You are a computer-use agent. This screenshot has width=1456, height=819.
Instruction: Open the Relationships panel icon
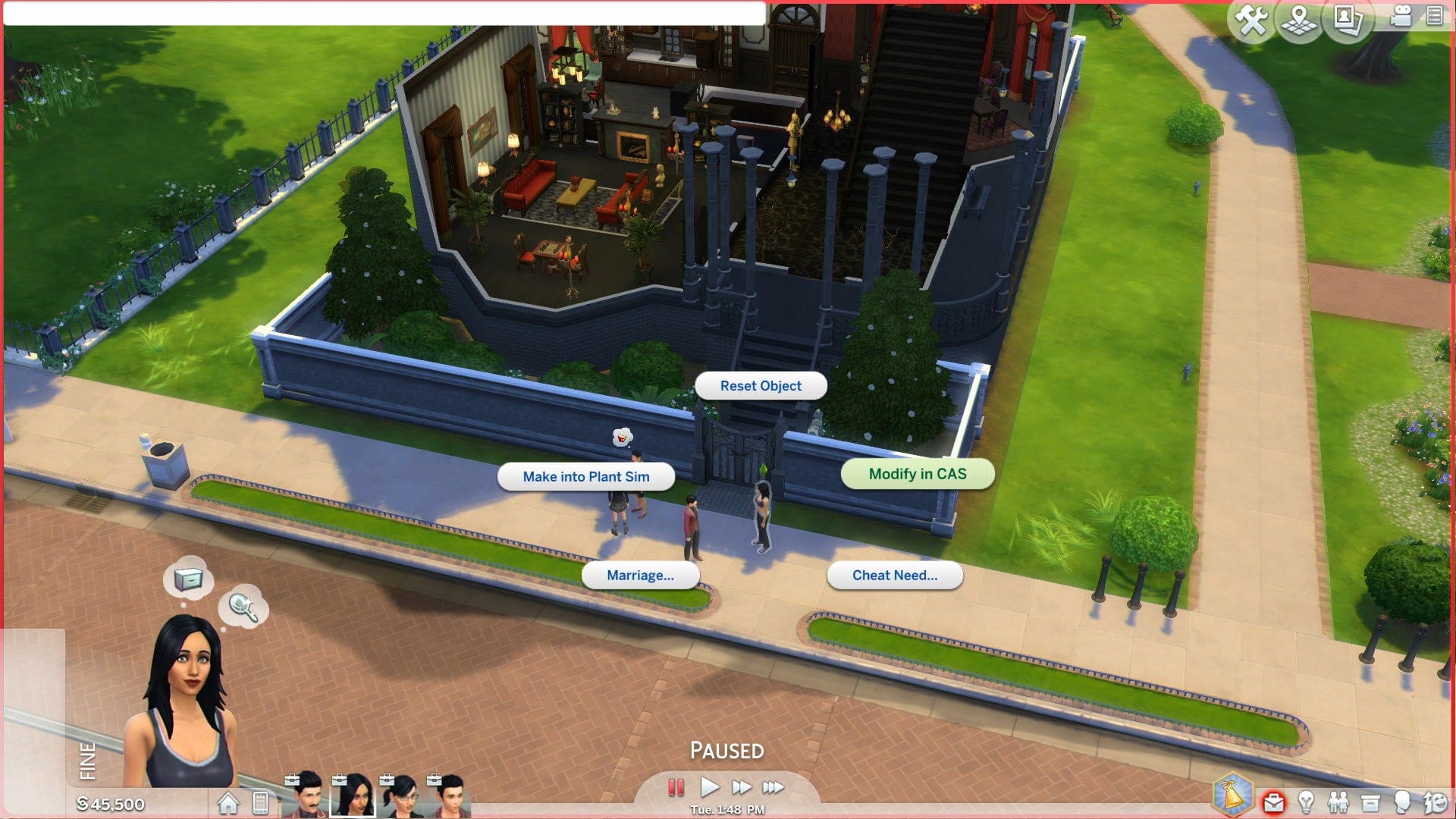[x=1339, y=802]
